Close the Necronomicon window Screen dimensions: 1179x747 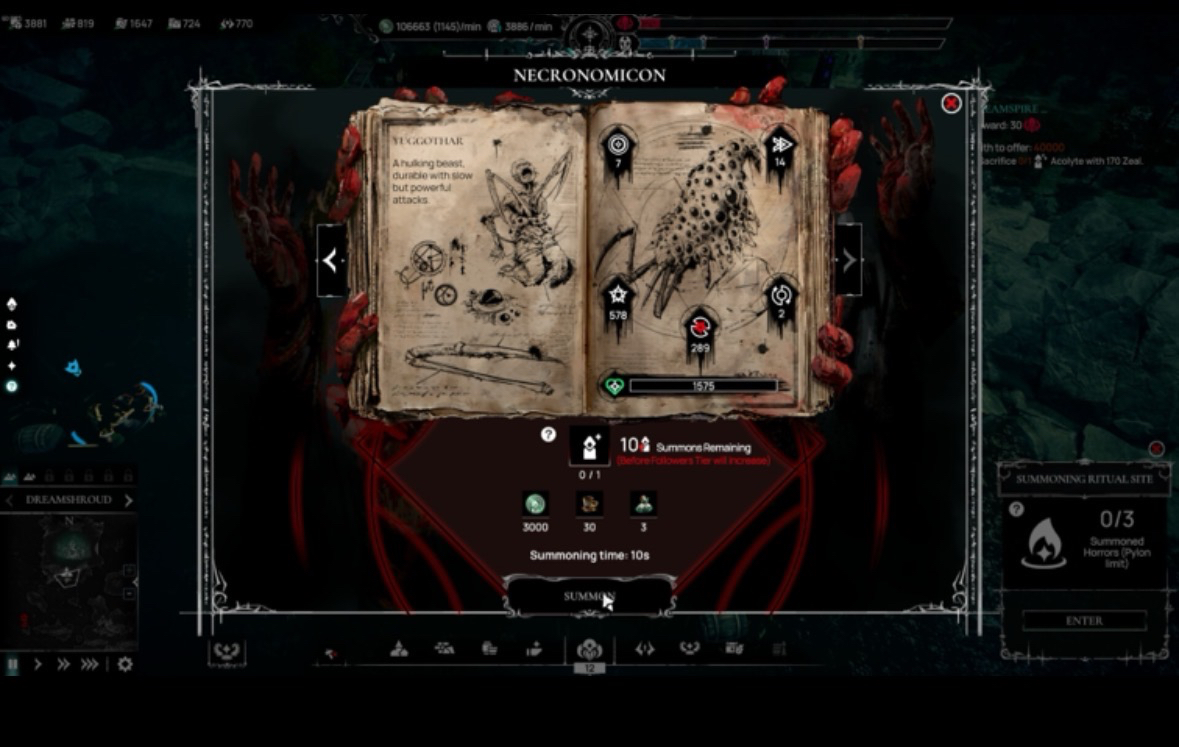951,103
